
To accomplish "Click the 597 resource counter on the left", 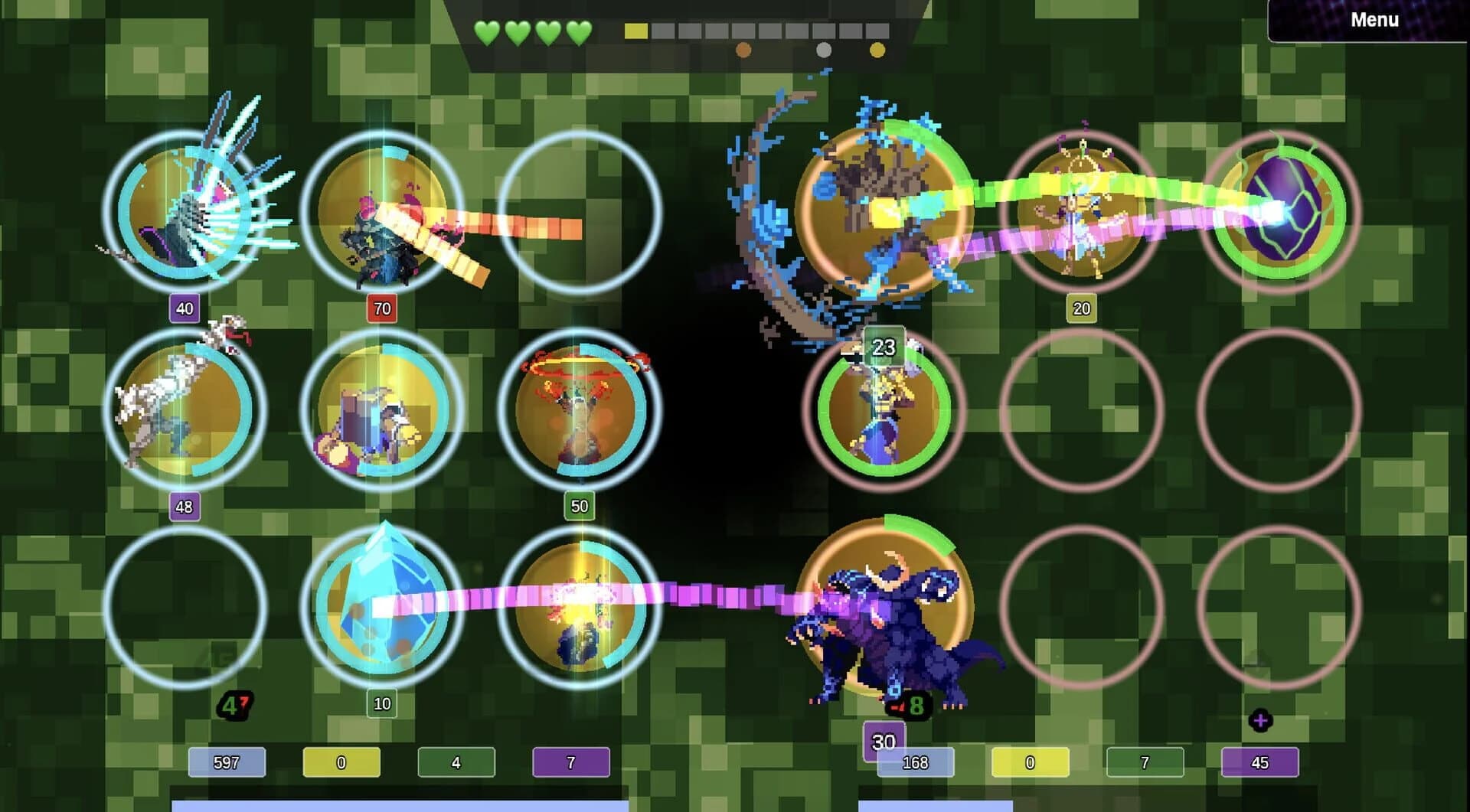I will [x=227, y=763].
